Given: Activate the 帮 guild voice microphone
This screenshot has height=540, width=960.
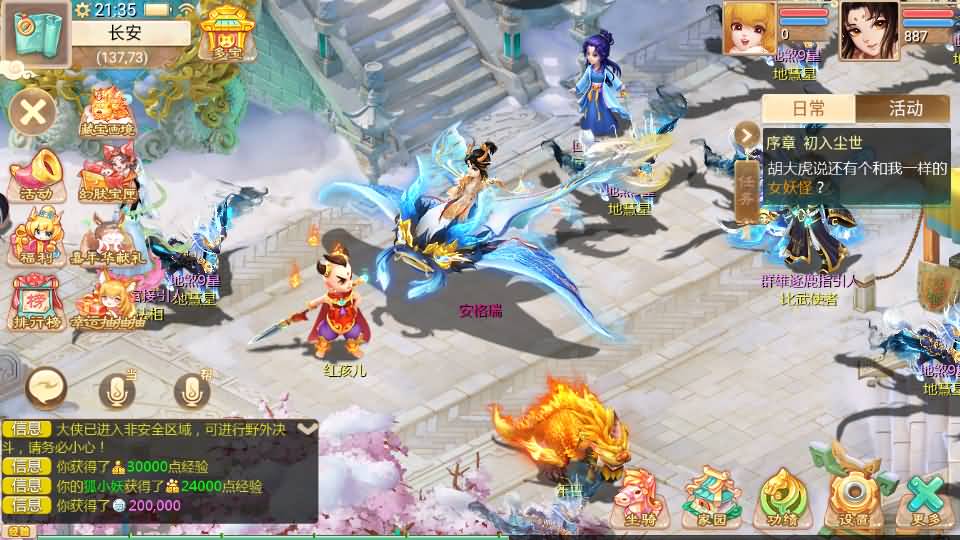Looking at the screenshot, I should click(x=192, y=390).
